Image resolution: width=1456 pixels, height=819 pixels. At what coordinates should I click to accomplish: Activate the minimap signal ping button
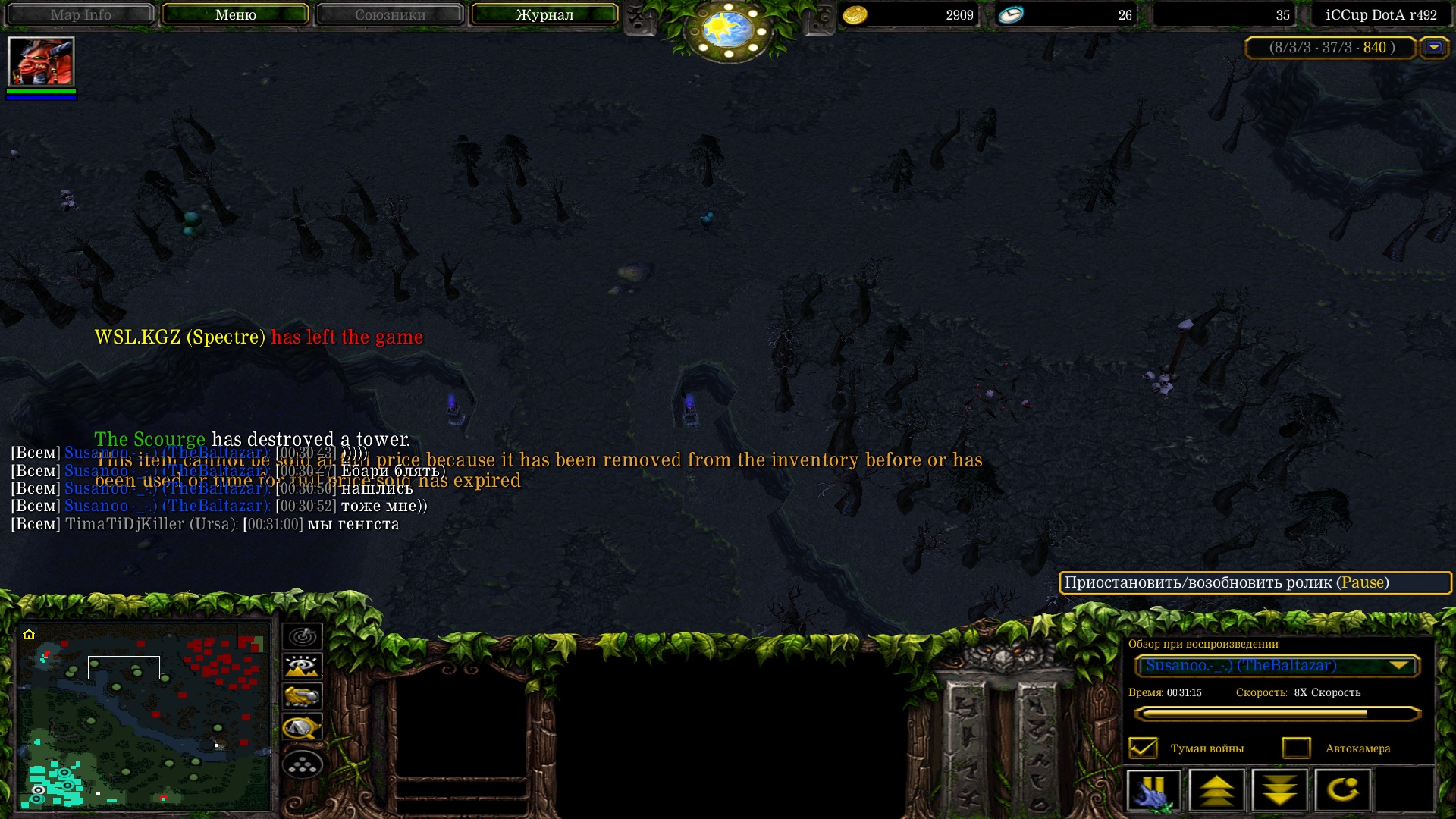(x=302, y=636)
